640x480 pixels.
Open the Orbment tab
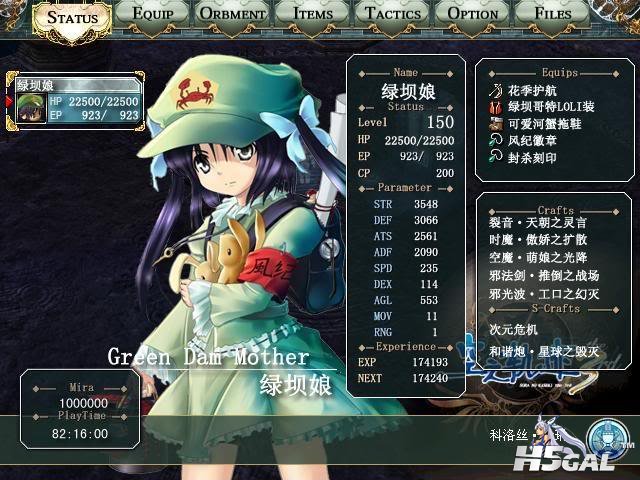232,14
